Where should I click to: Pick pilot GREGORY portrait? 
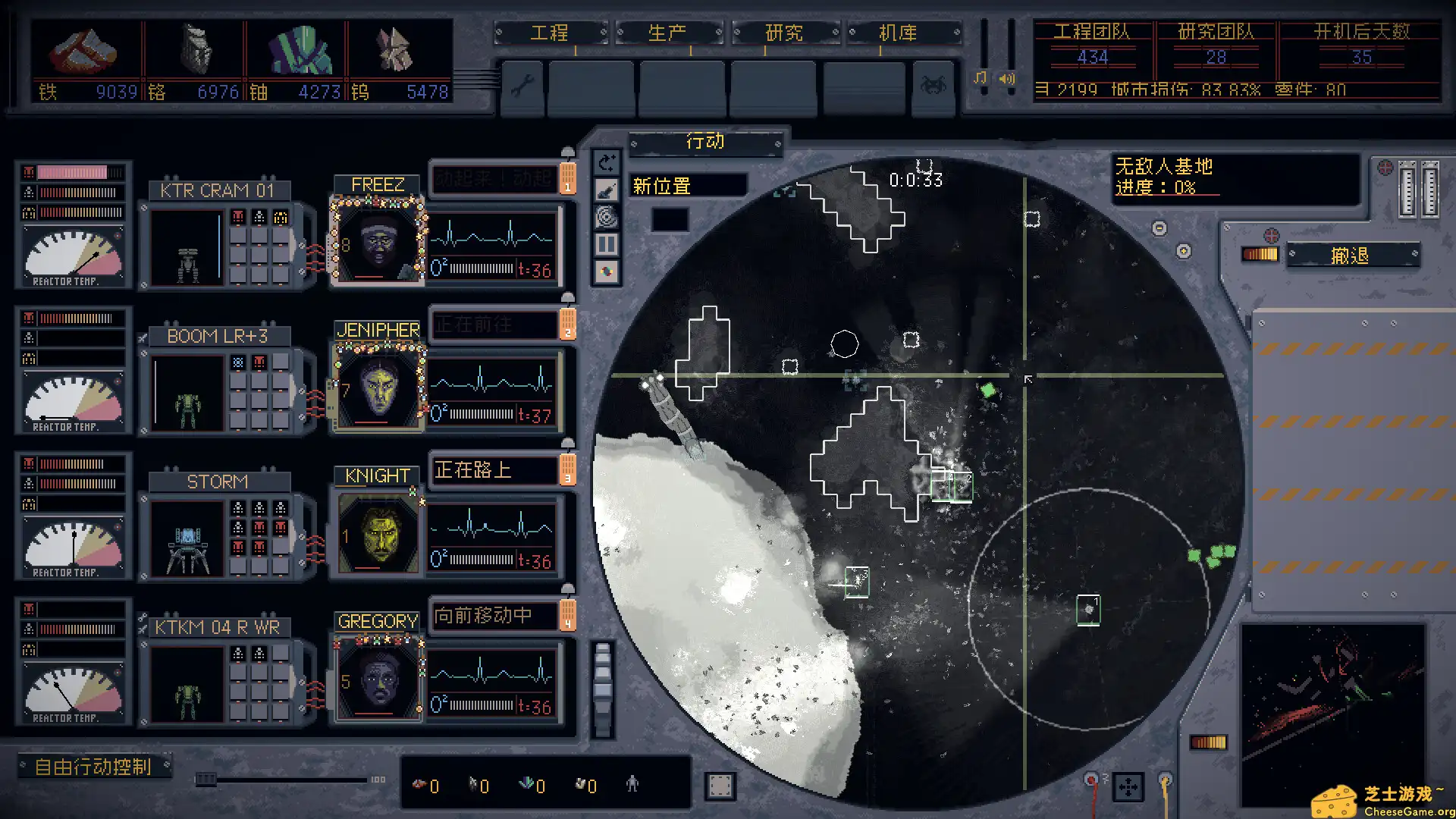point(377,679)
